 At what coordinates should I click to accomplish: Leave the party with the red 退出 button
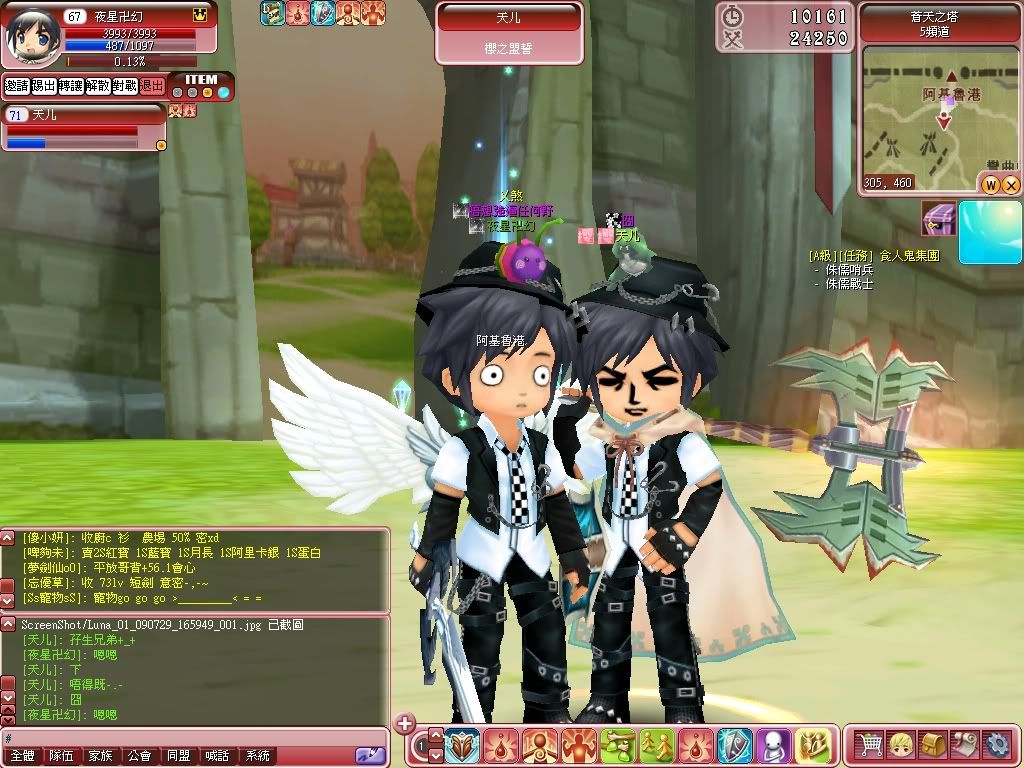point(152,86)
